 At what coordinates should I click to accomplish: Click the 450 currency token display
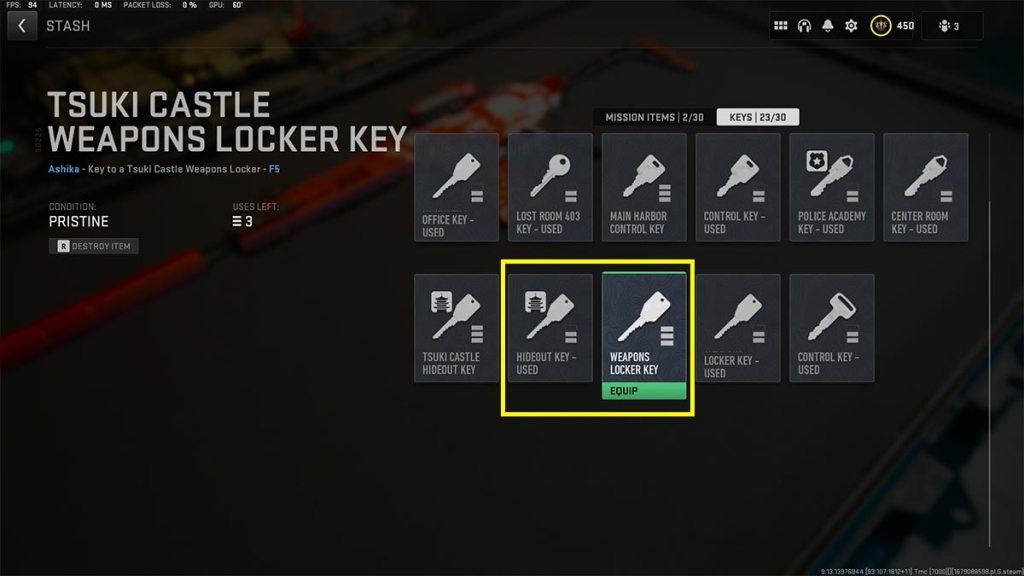892,26
